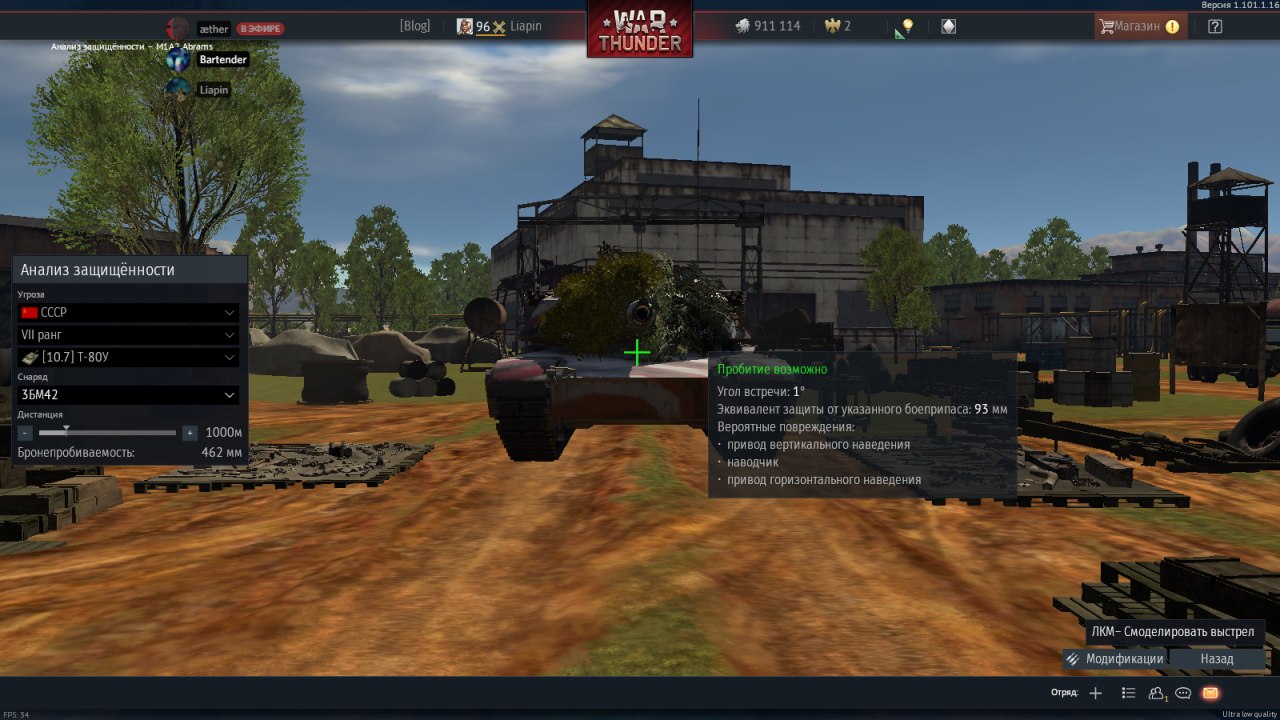Open the chat speech bubble

pyautogui.click(x=1183, y=693)
